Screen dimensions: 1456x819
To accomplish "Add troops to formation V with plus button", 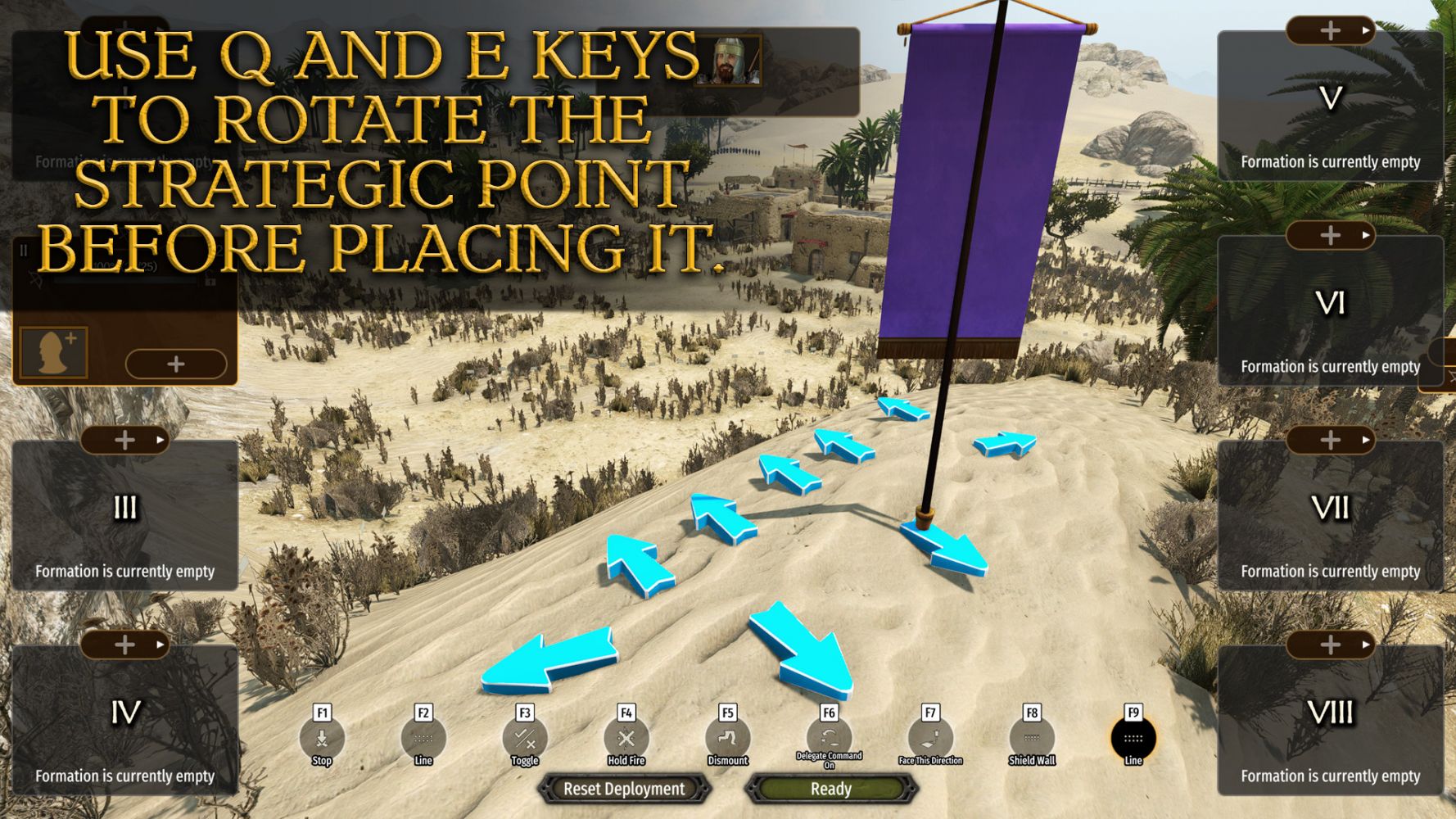I will click(1330, 31).
